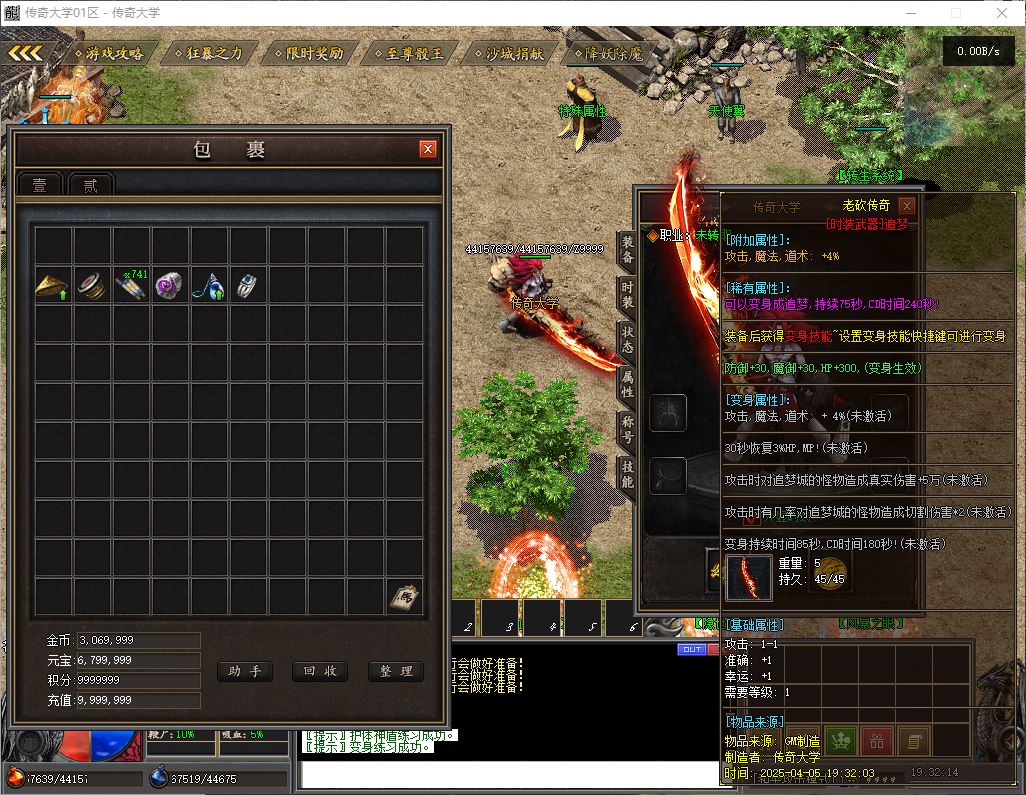Open the 狂暴之力 menu
Image resolution: width=1026 pixels, height=795 pixels.
(x=209, y=53)
